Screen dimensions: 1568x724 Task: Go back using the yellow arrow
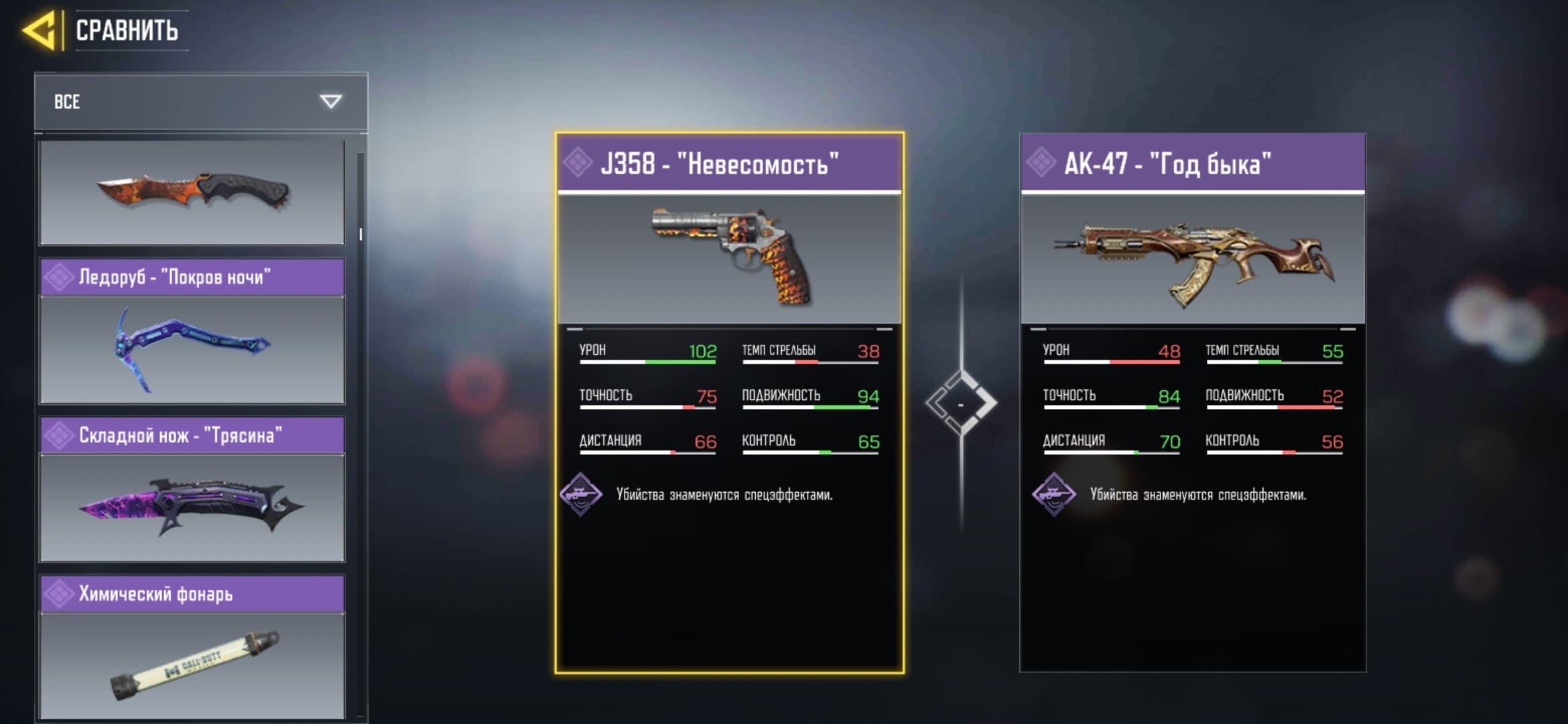[40, 30]
